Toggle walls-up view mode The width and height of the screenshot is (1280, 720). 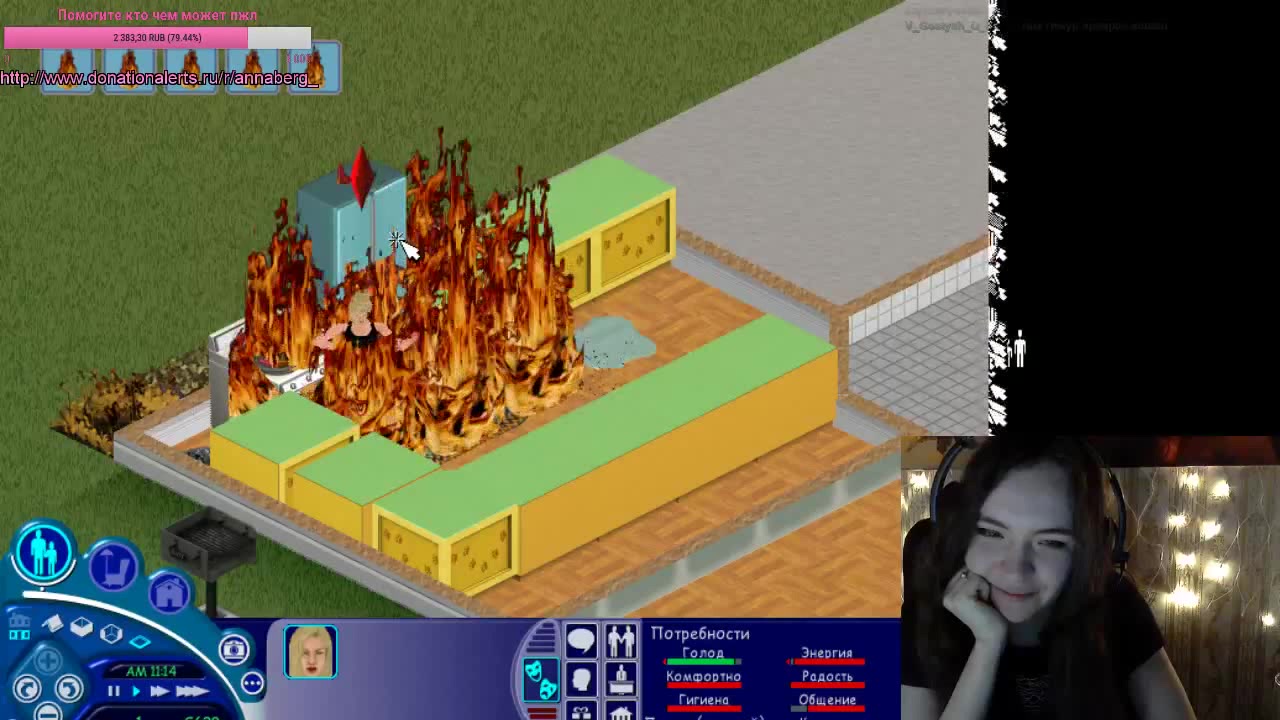click(x=110, y=631)
